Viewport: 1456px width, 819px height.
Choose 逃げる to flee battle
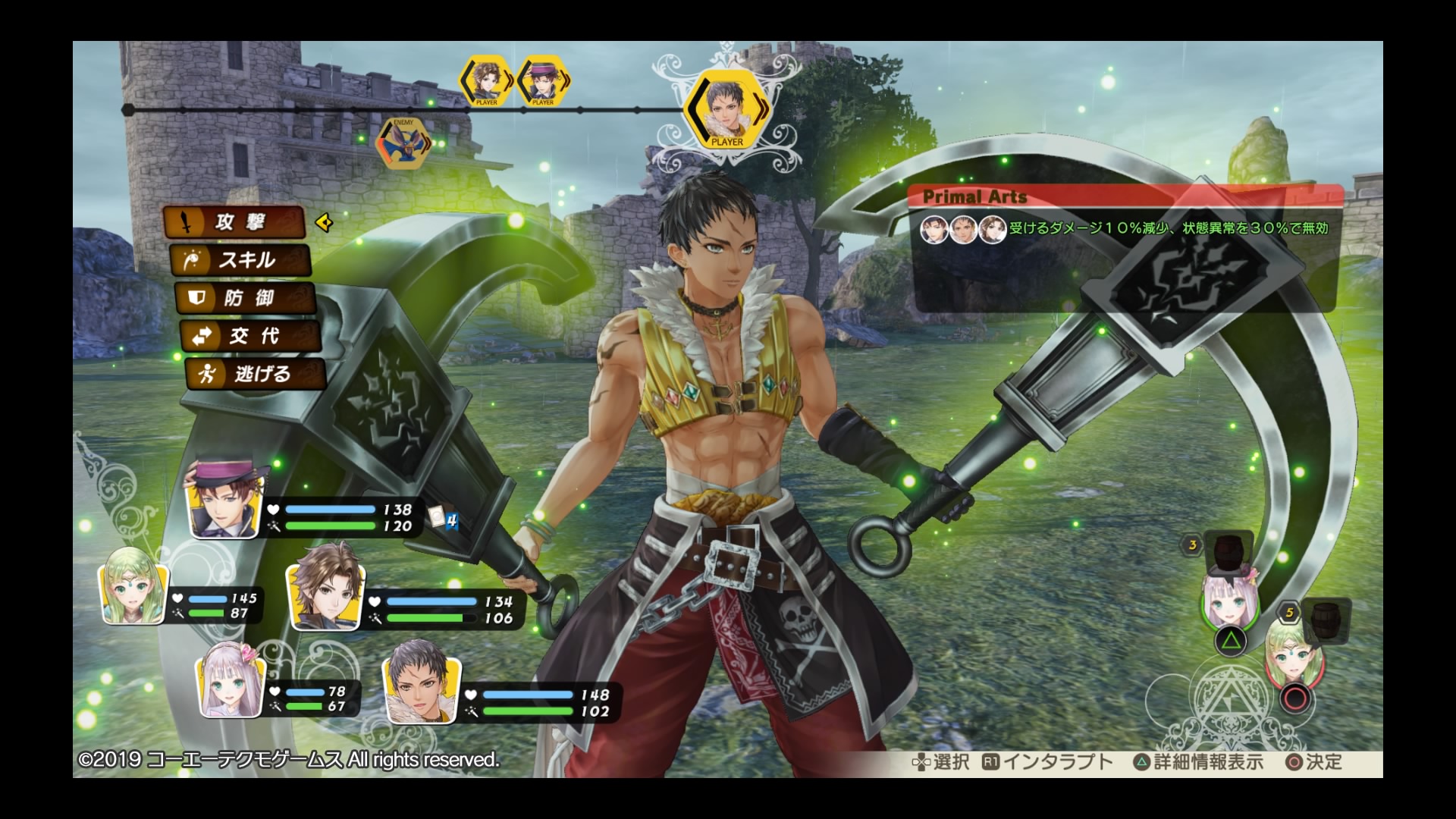(x=256, y=374)
